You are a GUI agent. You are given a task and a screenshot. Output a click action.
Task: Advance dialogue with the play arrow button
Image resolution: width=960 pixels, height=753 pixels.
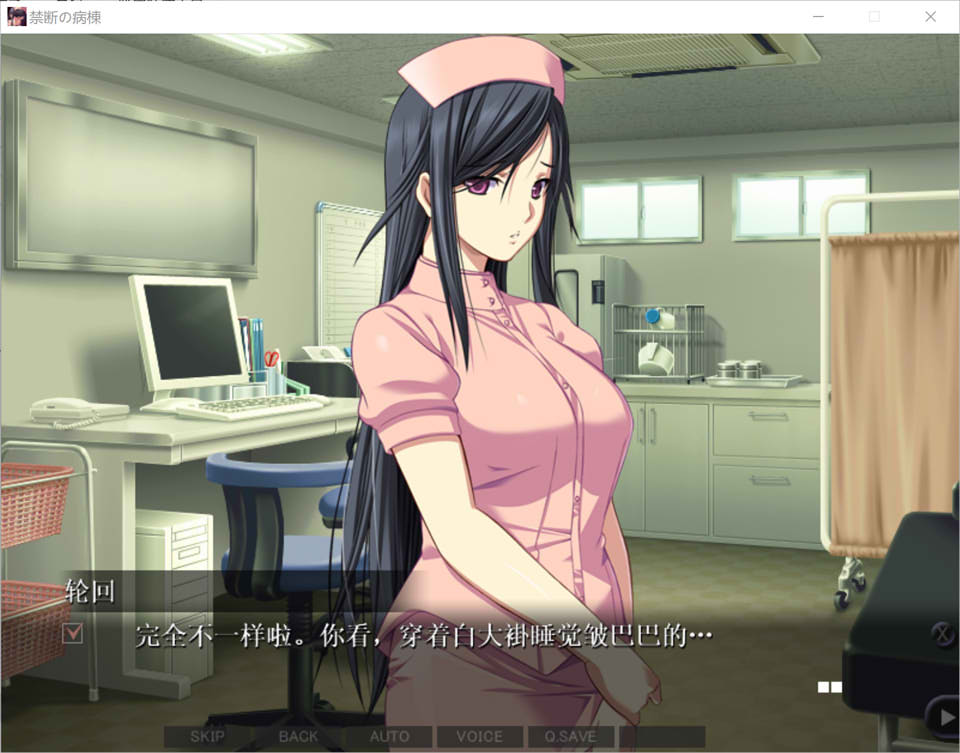(941, 716)
